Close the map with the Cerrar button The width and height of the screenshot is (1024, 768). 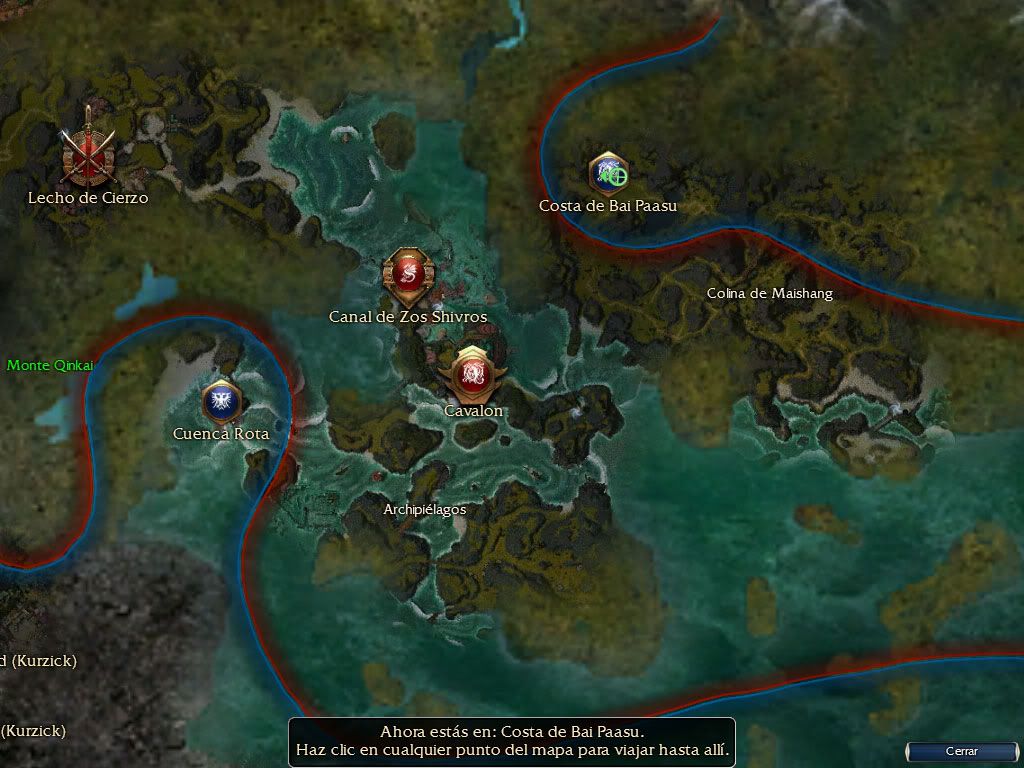click(961, 751)
